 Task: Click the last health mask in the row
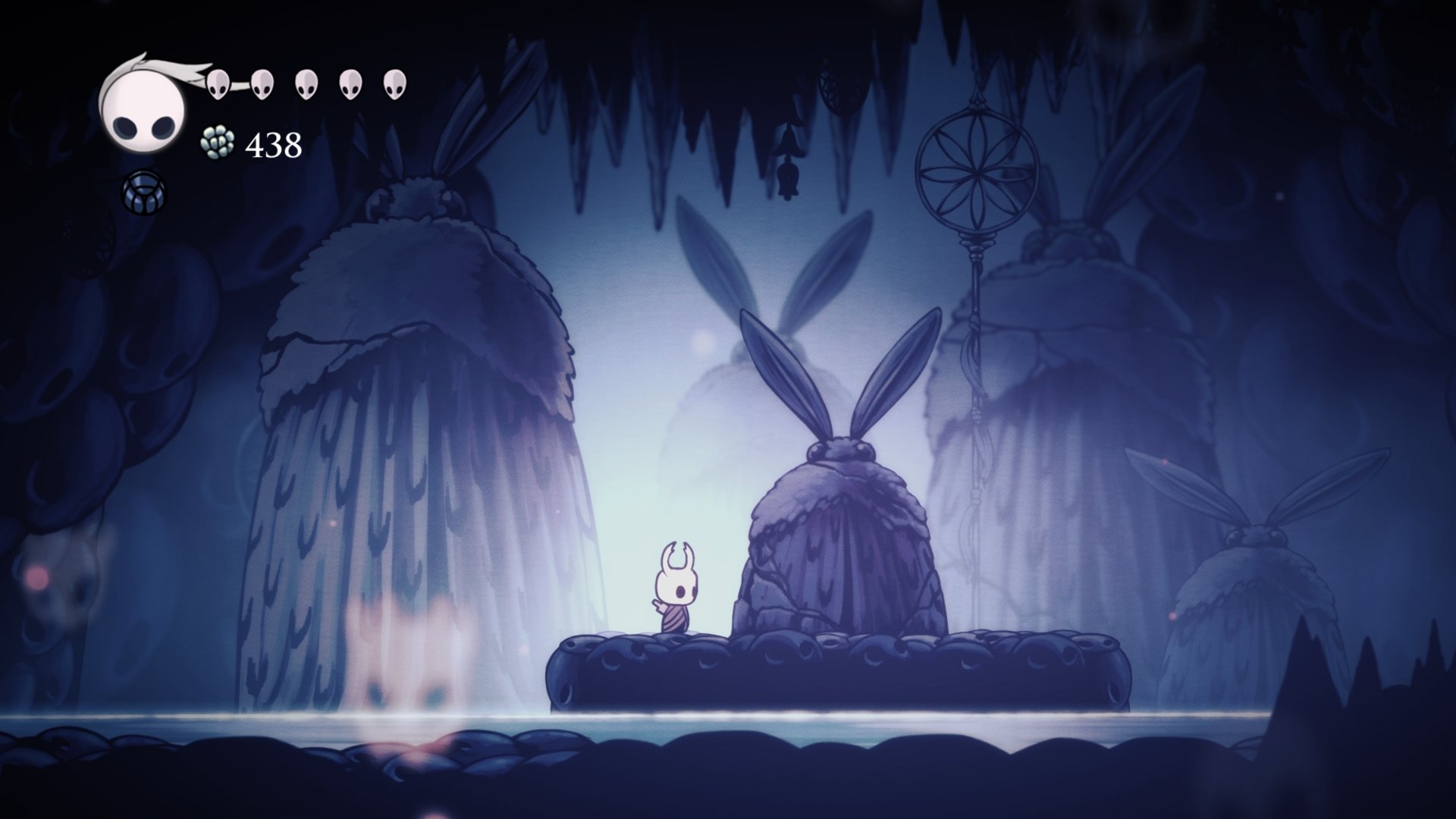[x=393, y=86]
